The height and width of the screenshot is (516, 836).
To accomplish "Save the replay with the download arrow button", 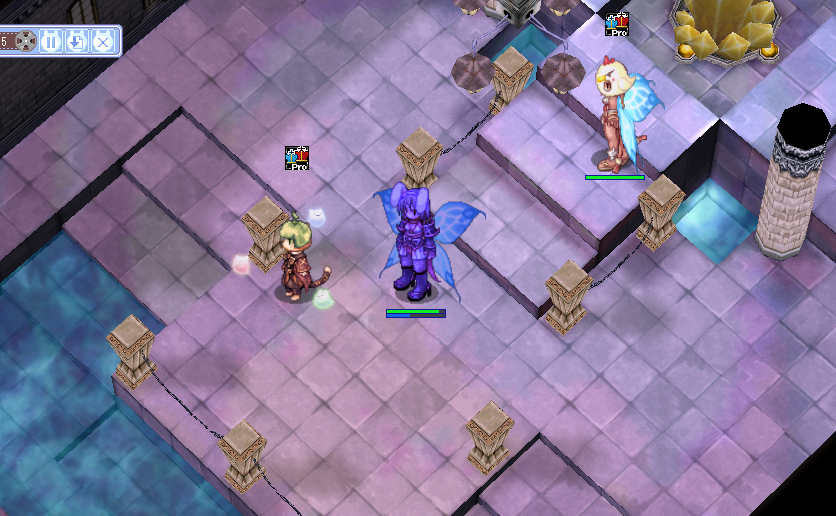I will 77,42.
